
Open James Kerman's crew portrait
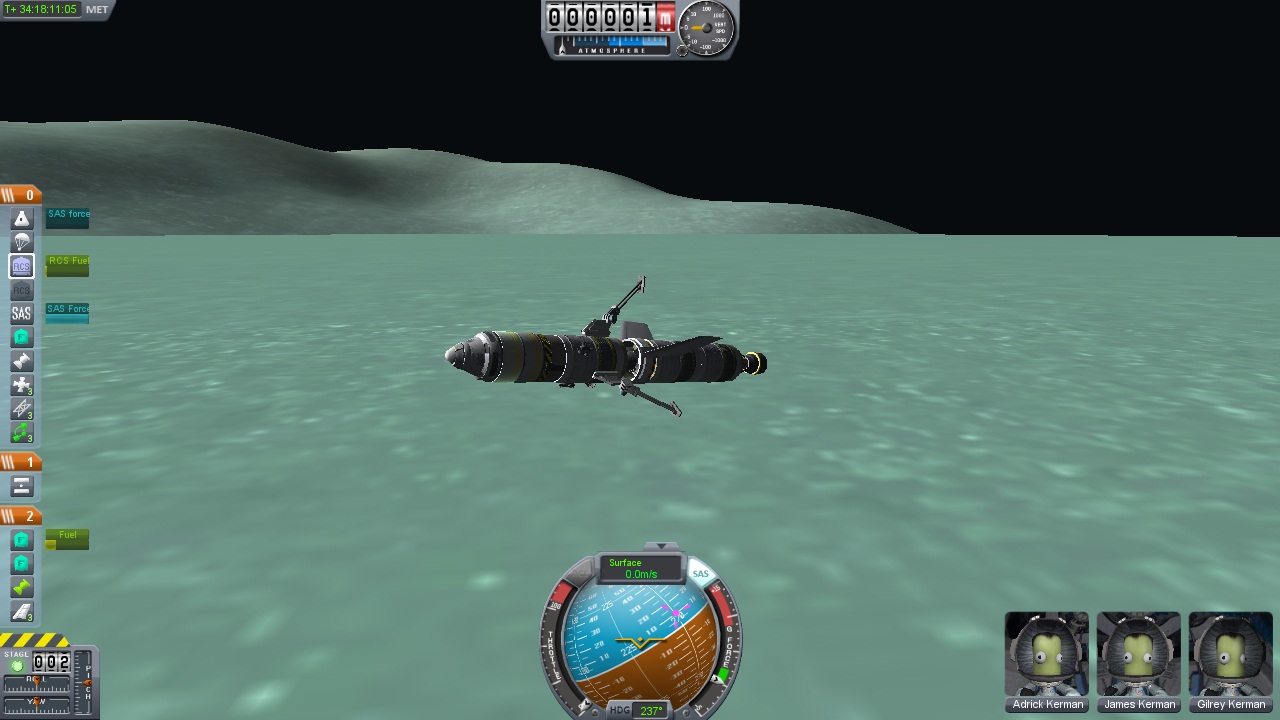1139,654
